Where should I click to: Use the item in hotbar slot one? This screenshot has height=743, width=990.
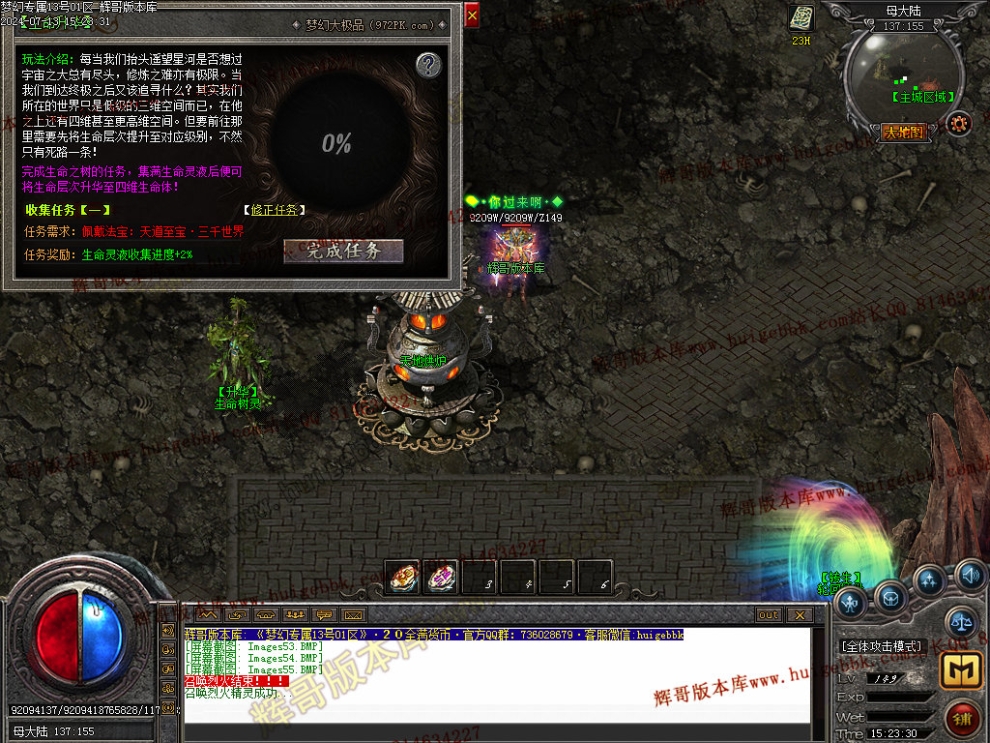point(402,577)
